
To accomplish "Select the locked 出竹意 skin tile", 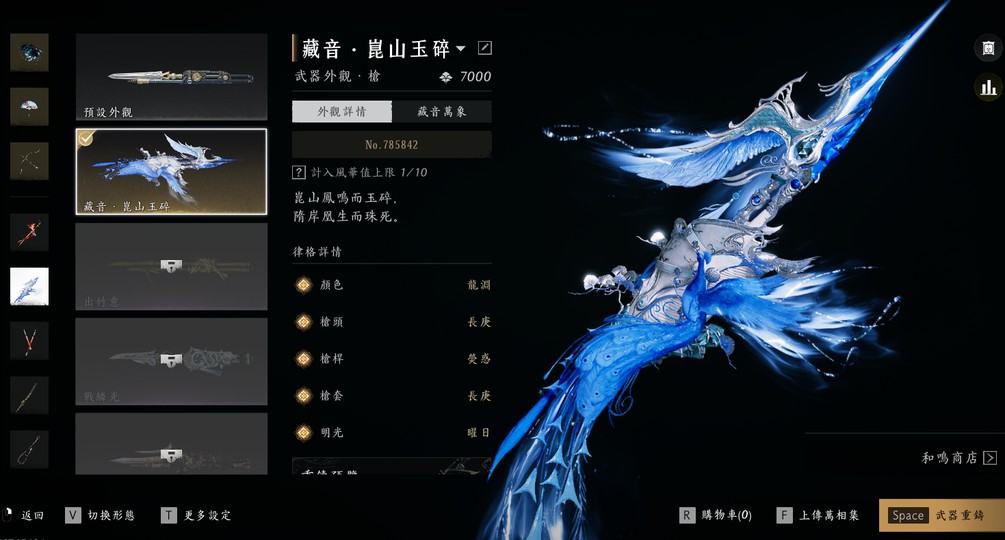I will coord(171,266).
